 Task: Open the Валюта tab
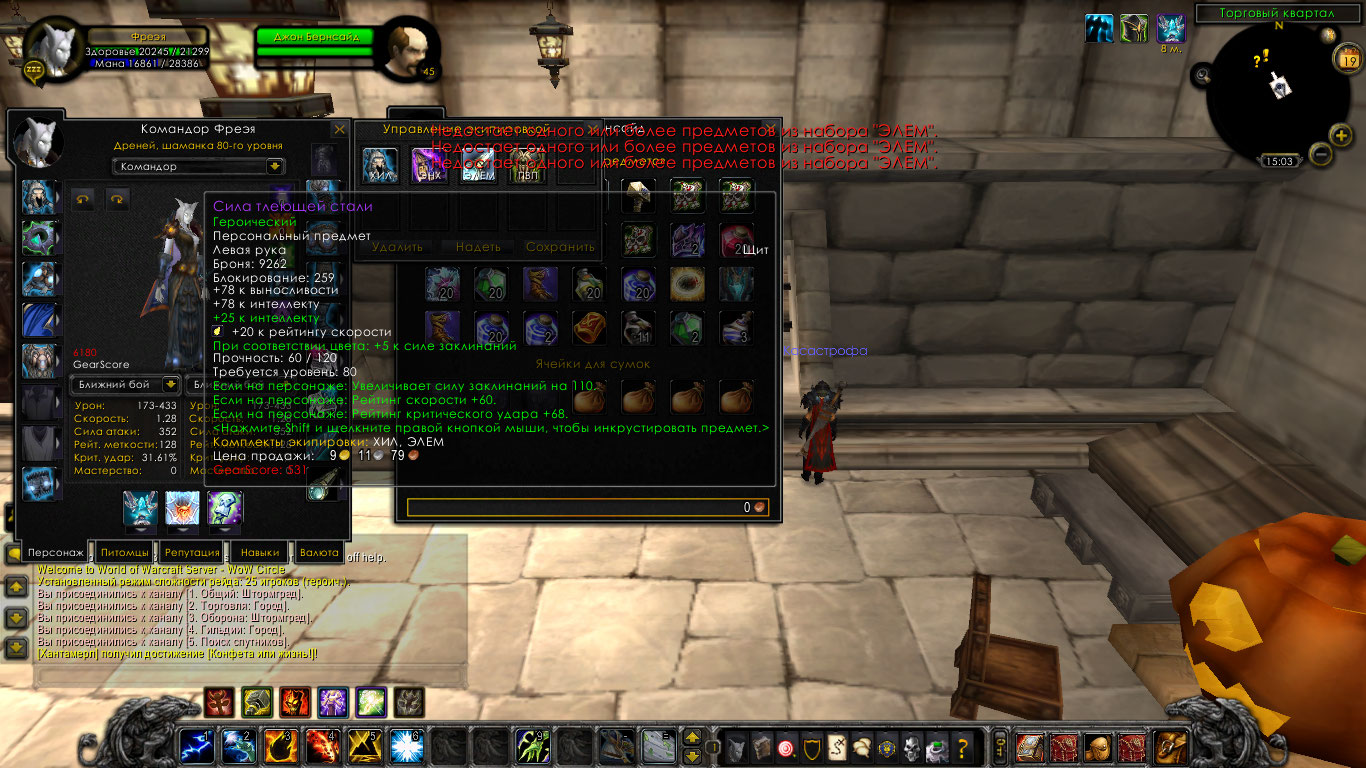click(320, 552)
